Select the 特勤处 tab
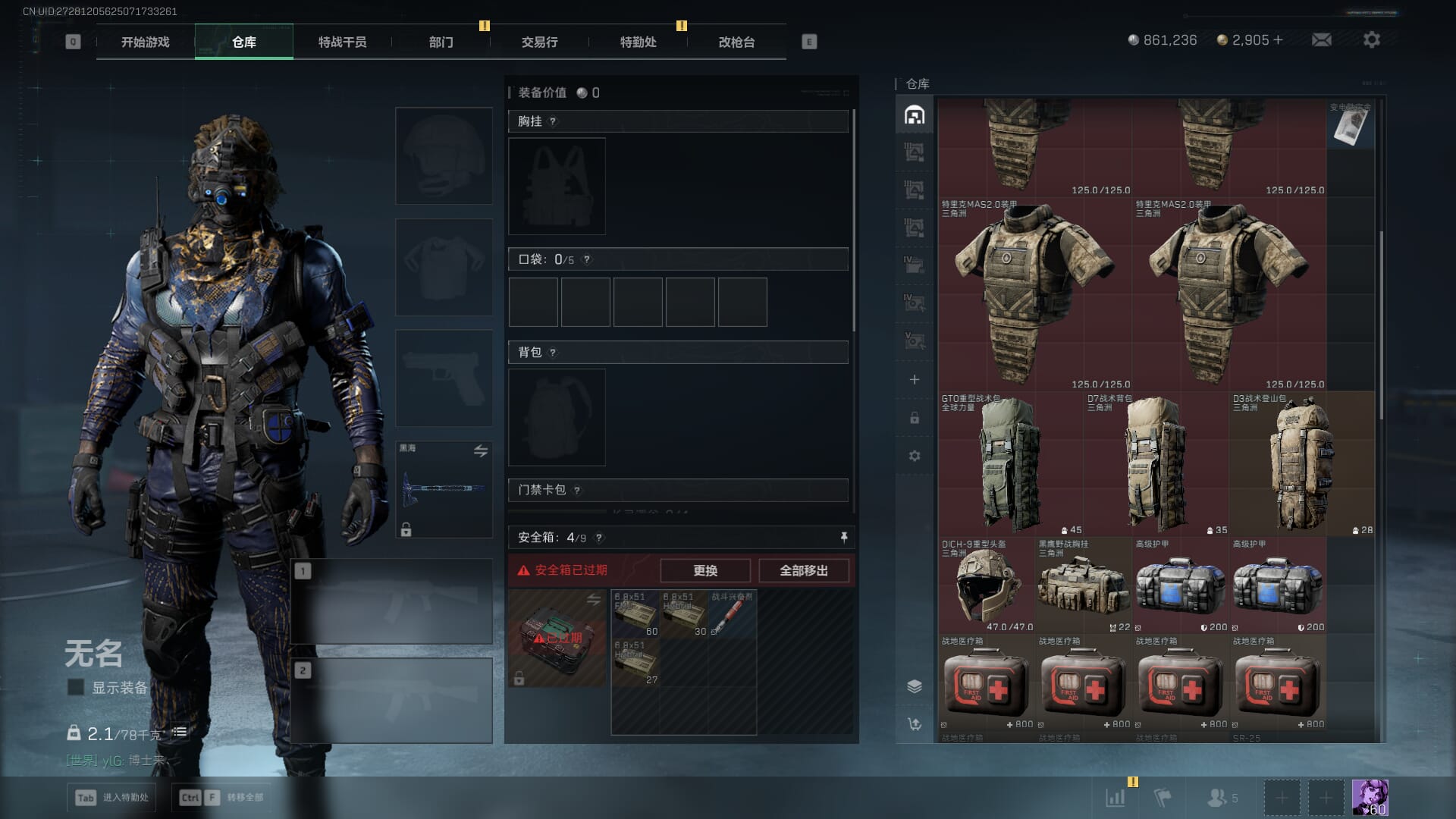The image size is (1456, 819). click(638, 42)
